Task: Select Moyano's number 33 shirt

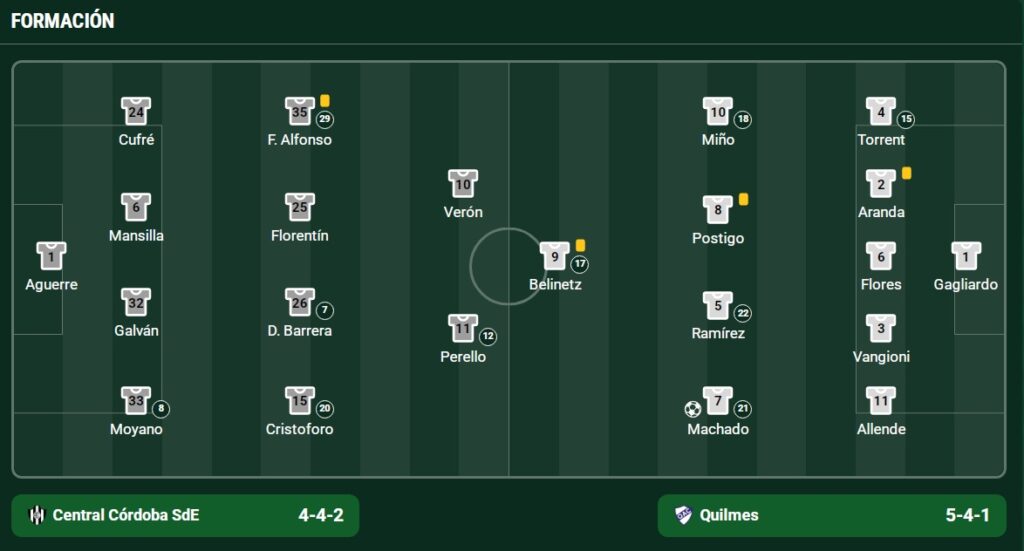Action: click(136, 401)
